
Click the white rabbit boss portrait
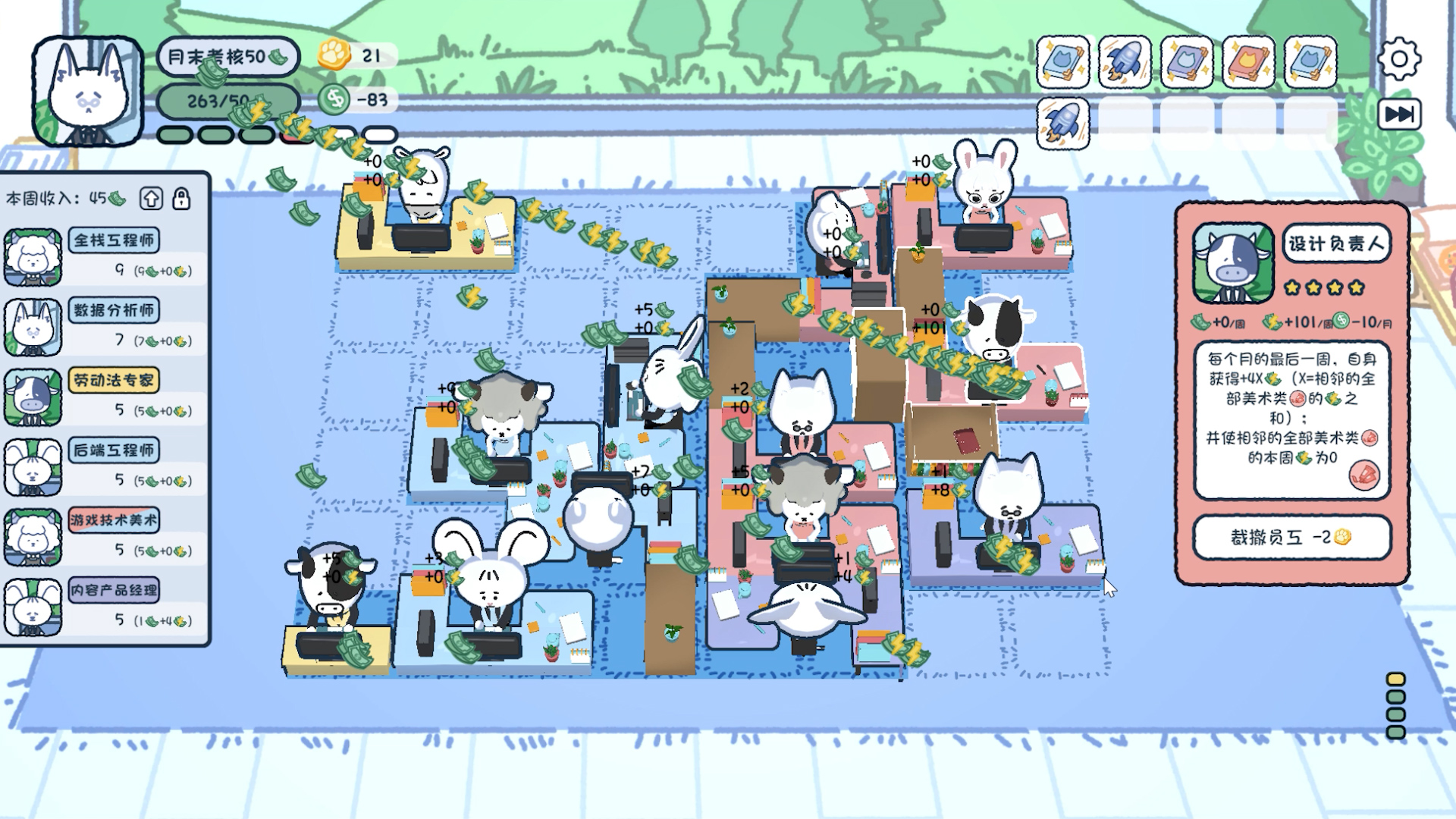[x=87, y=91]
